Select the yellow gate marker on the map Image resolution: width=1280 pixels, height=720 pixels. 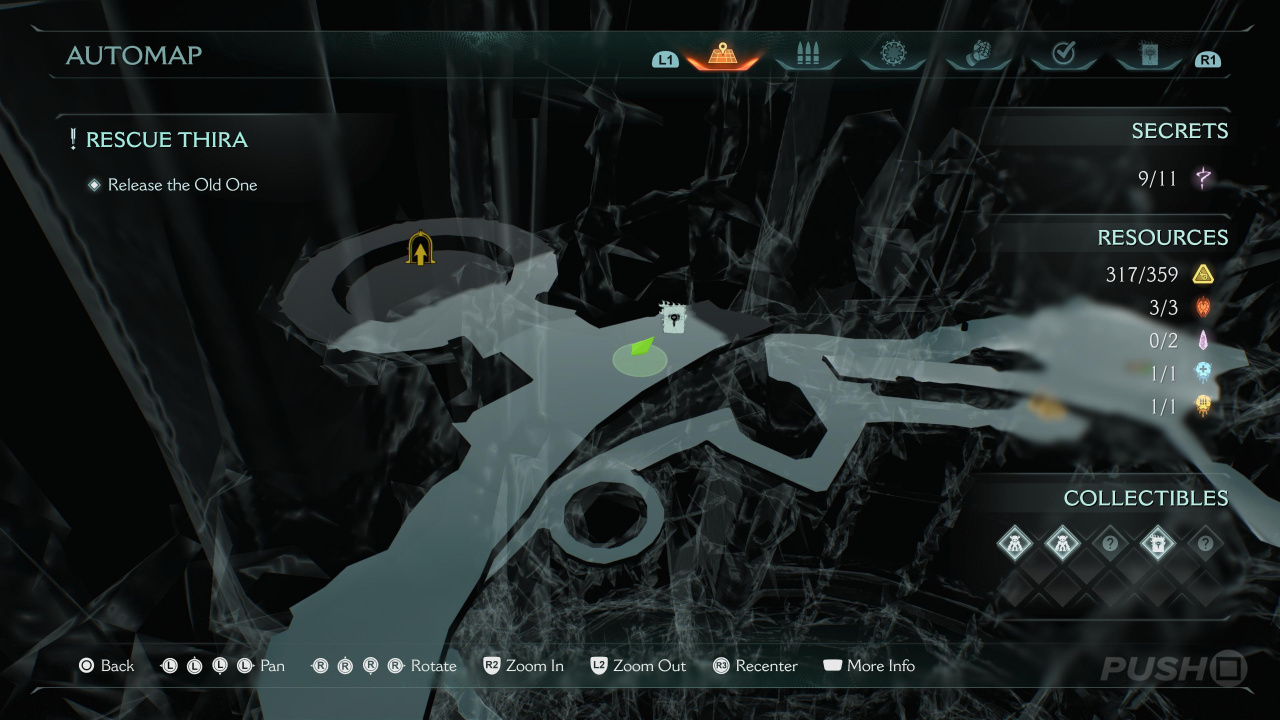(x=420, y=249)
